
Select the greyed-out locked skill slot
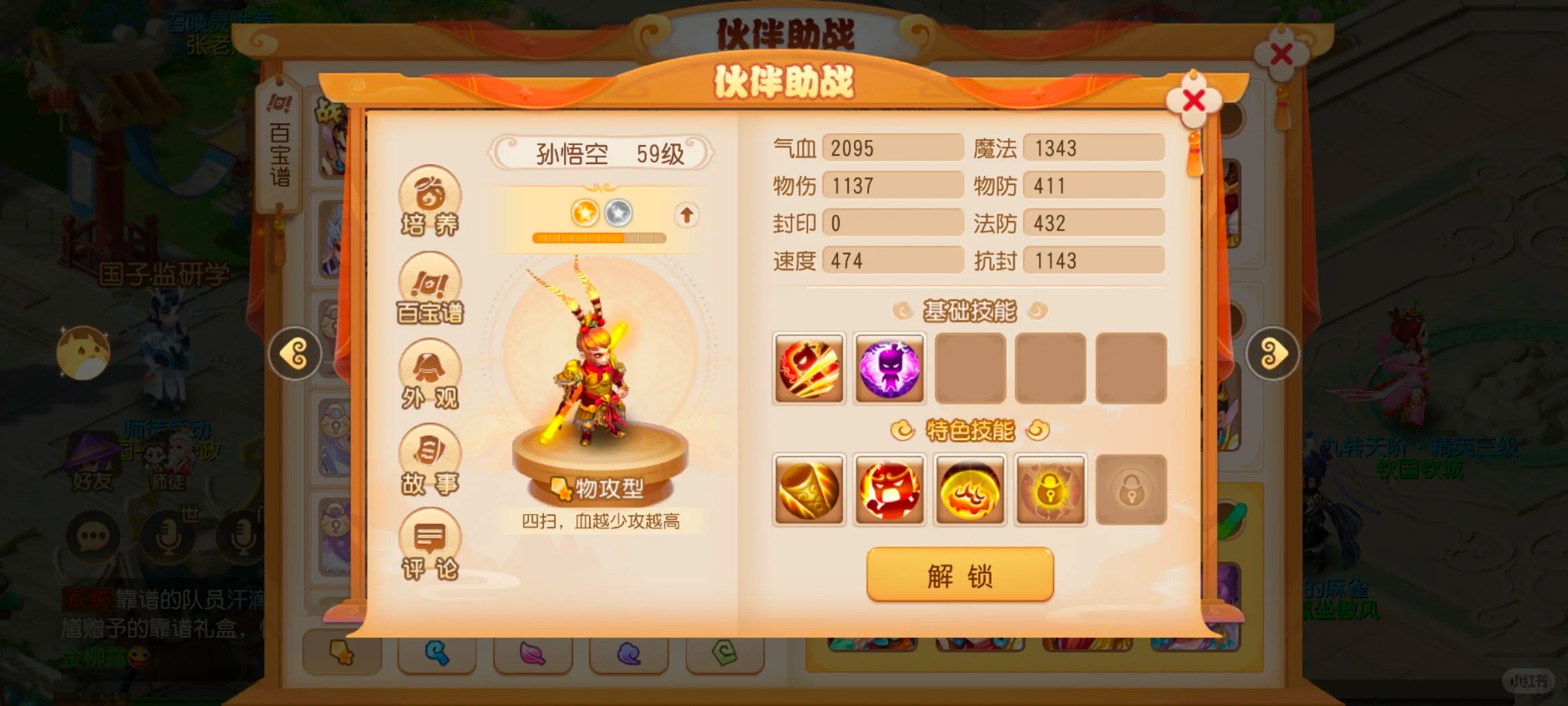(x=1131, y=490)
